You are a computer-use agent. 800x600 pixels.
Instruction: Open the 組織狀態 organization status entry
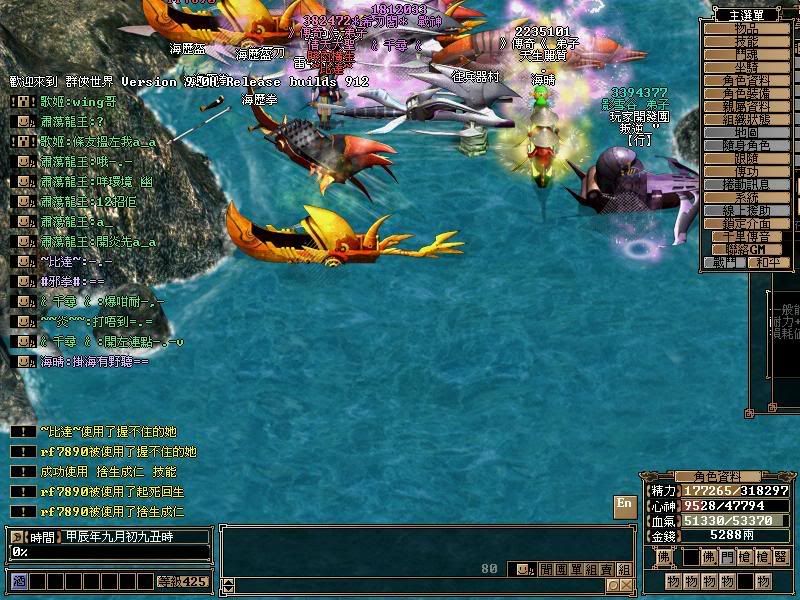click(746, 119)
